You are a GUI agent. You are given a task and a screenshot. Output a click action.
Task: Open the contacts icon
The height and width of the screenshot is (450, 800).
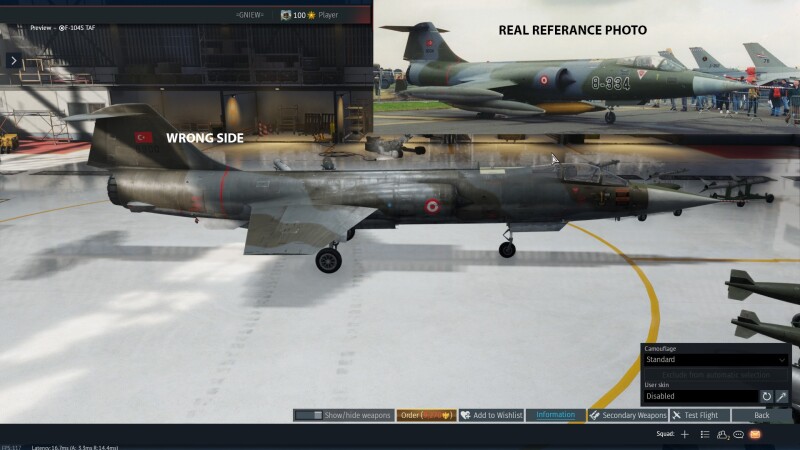[x=722, y=435]
